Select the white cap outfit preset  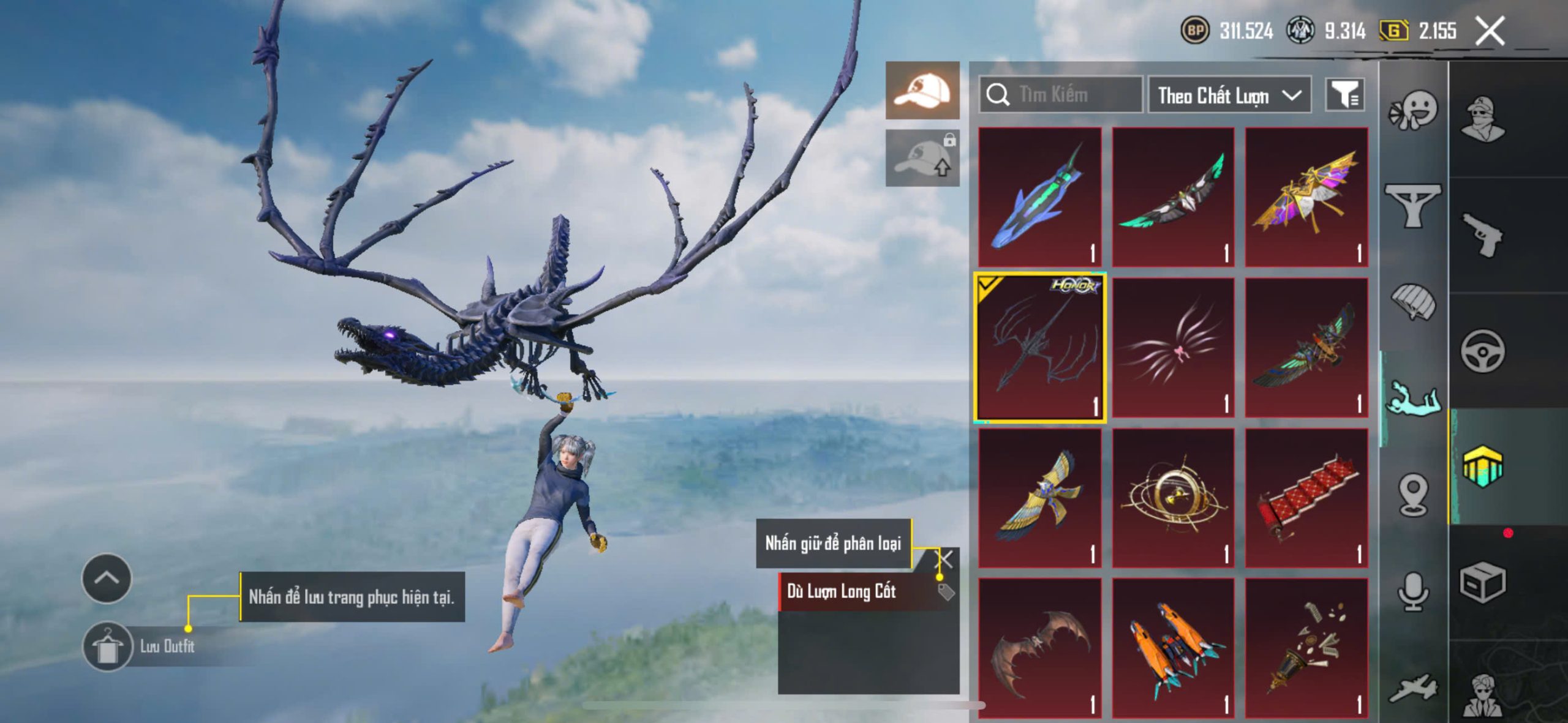(x=922, y=91)
